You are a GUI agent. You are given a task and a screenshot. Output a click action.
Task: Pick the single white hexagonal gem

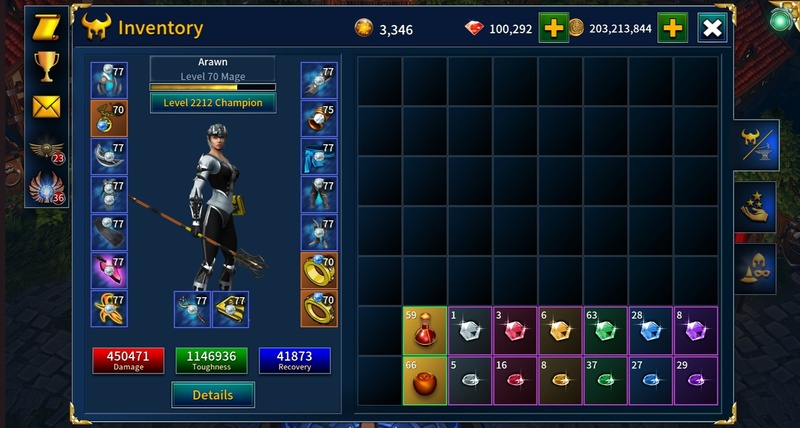point(470,331)
